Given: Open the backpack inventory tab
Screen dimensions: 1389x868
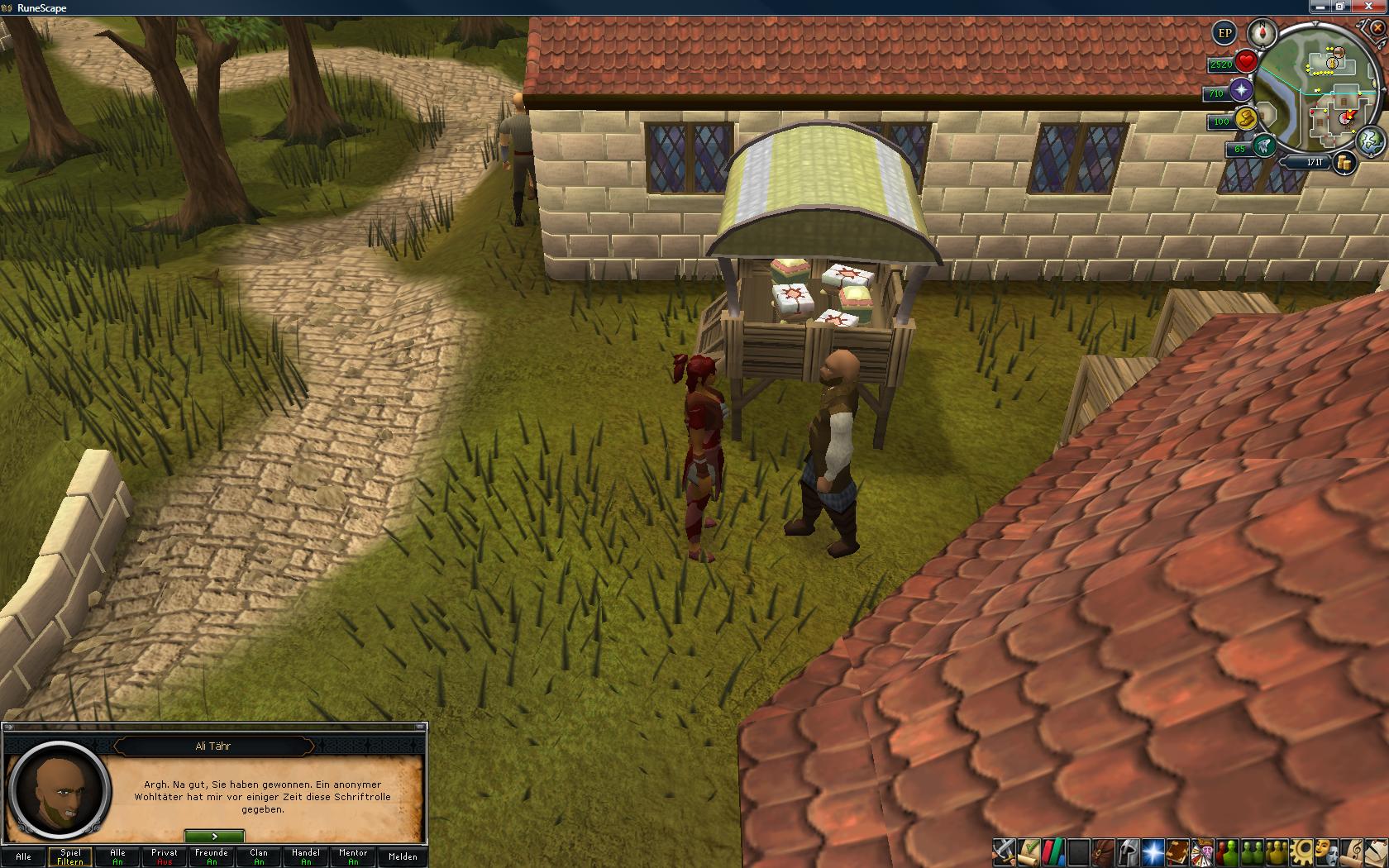Looking at the screenshot, I should coord(1103,851).
